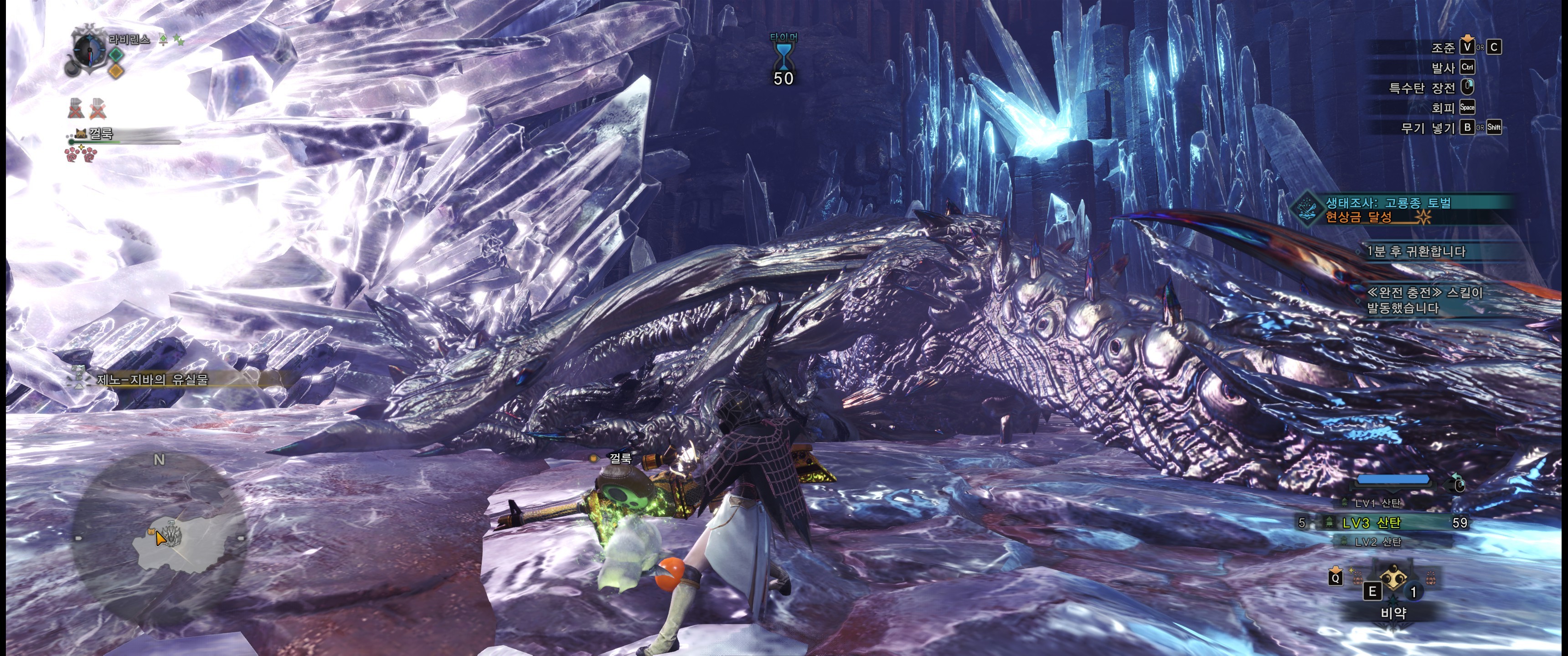This screenshot has height=656, width=1568.
Task: Click the hourglass timer icon
Action: (x=784, y=56)
